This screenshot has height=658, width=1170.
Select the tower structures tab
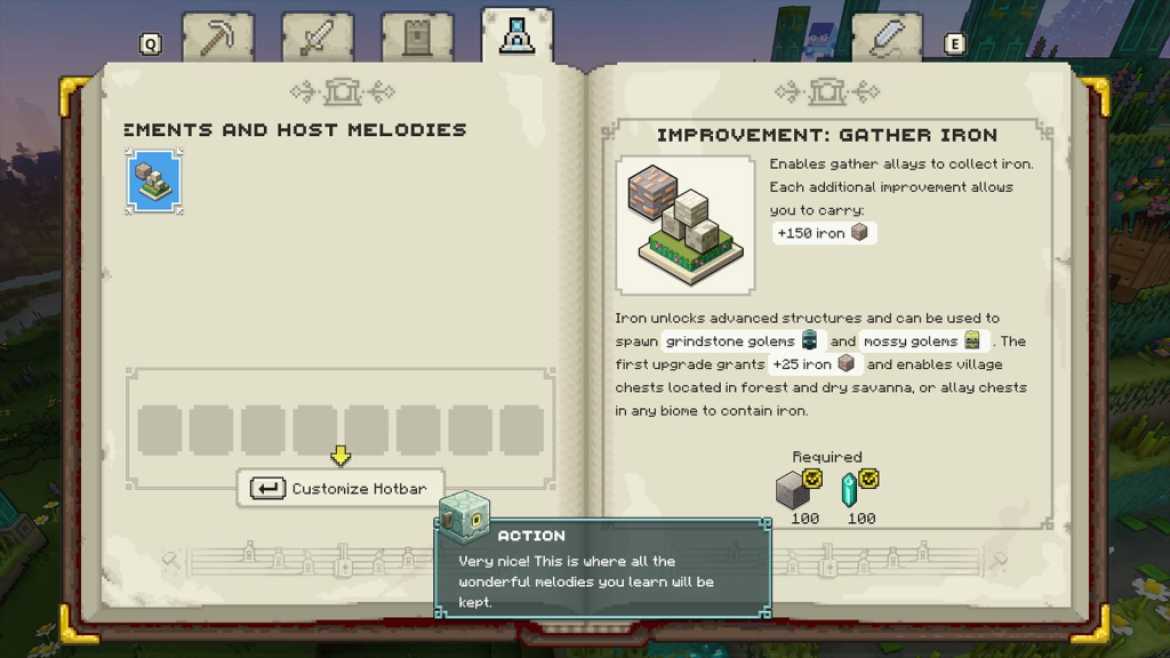(417, 38)
